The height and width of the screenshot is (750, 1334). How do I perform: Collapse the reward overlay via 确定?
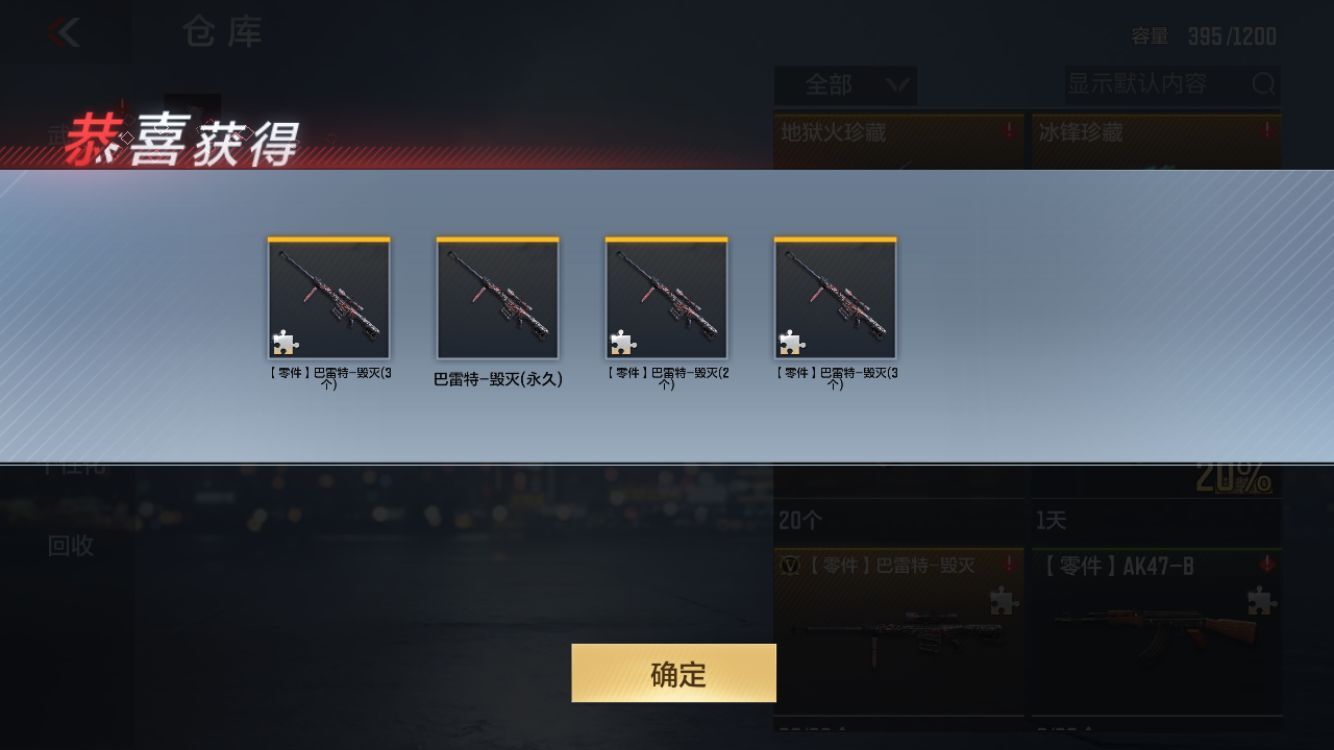point(672,673)
